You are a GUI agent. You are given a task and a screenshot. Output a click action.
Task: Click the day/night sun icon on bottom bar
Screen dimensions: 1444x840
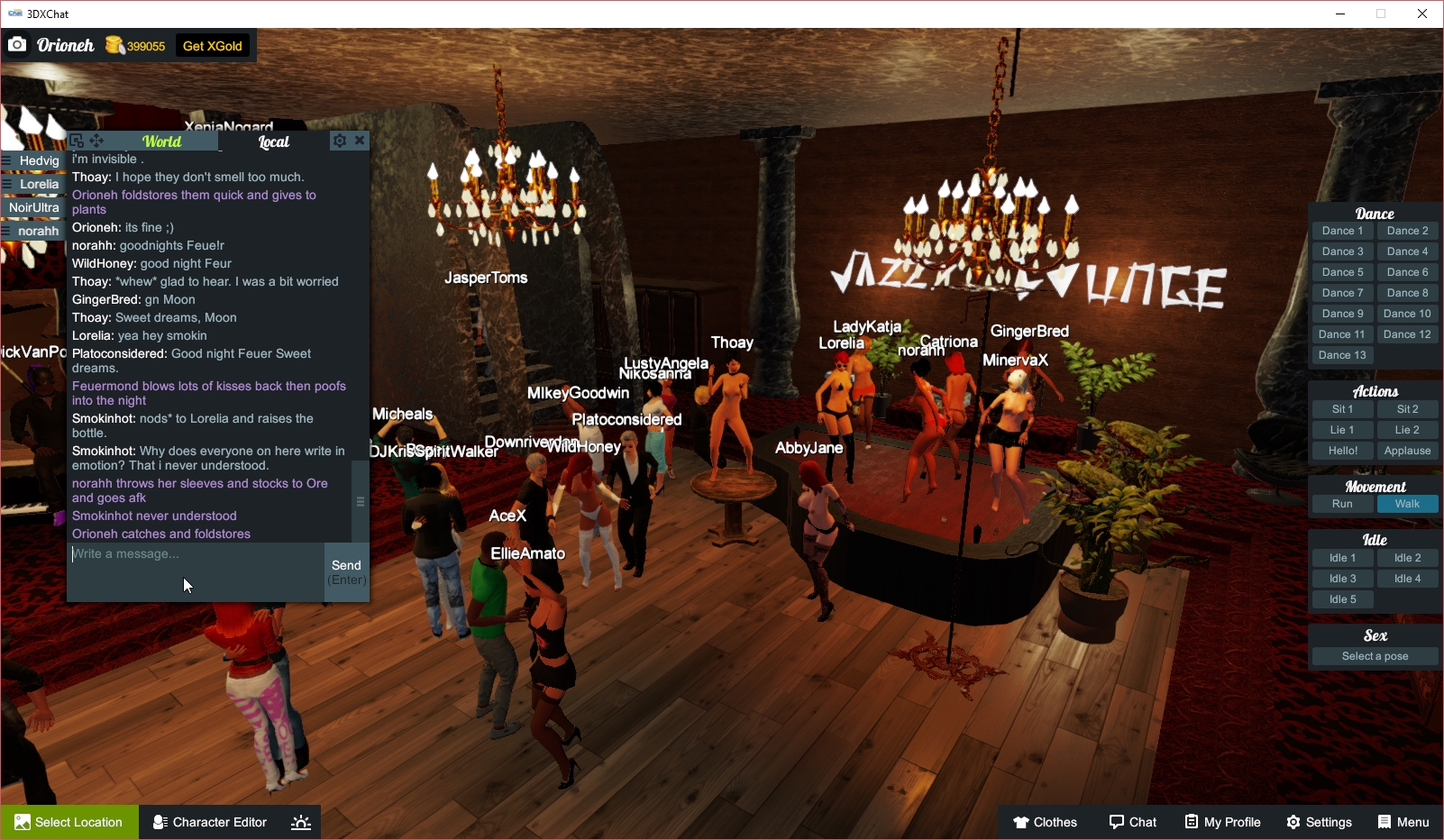pos(300,822)
